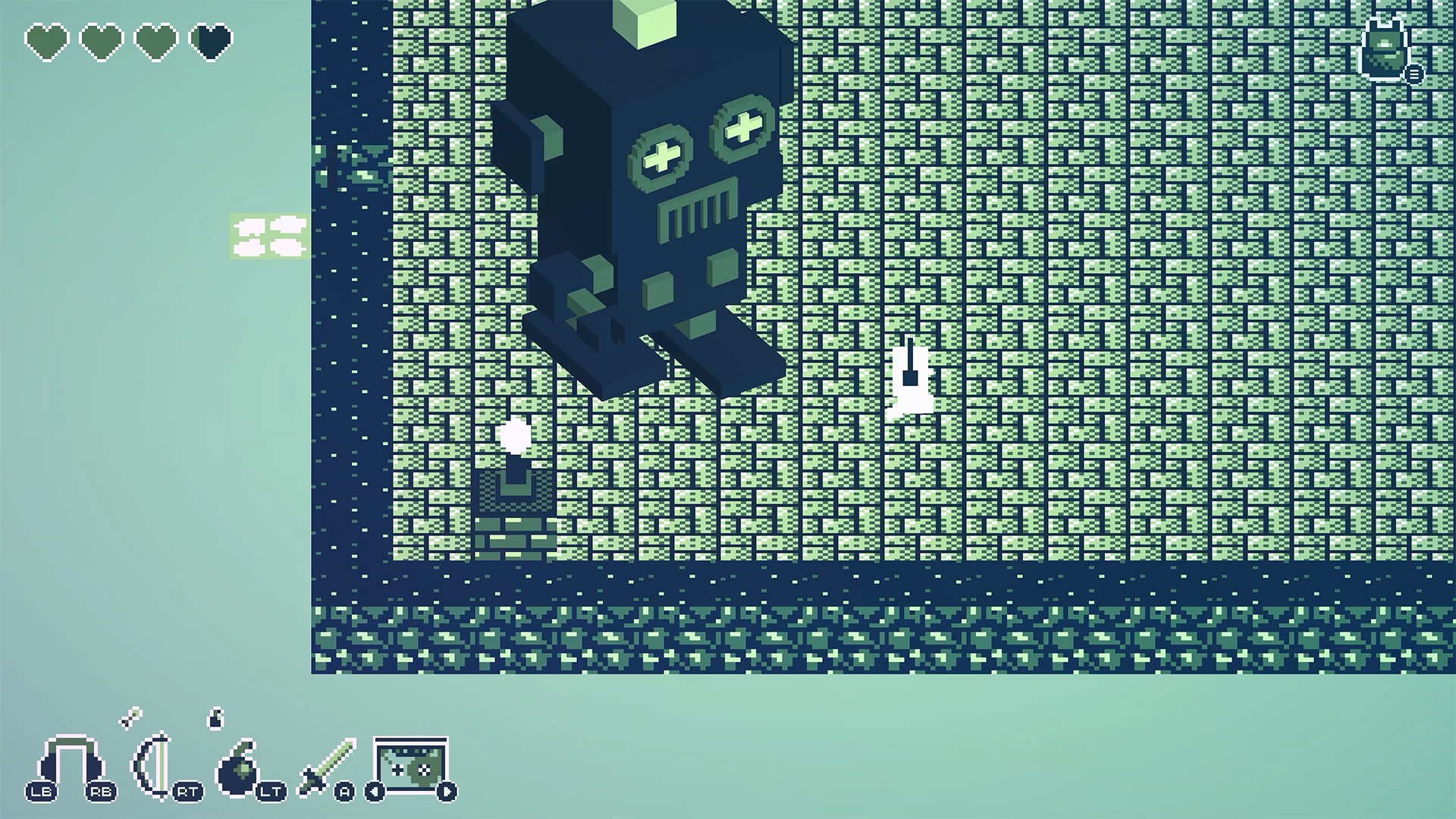Viewport: 1456px width, 819px height.
Task: Click the right arrow of the item selector
Action: 447,791
